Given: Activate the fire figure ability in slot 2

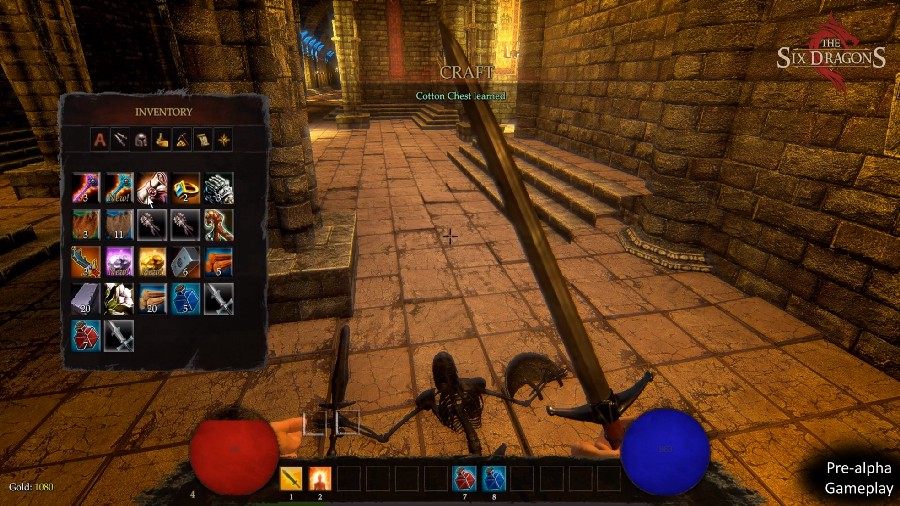Looking at the screenshot, I should tap(320, 478).
